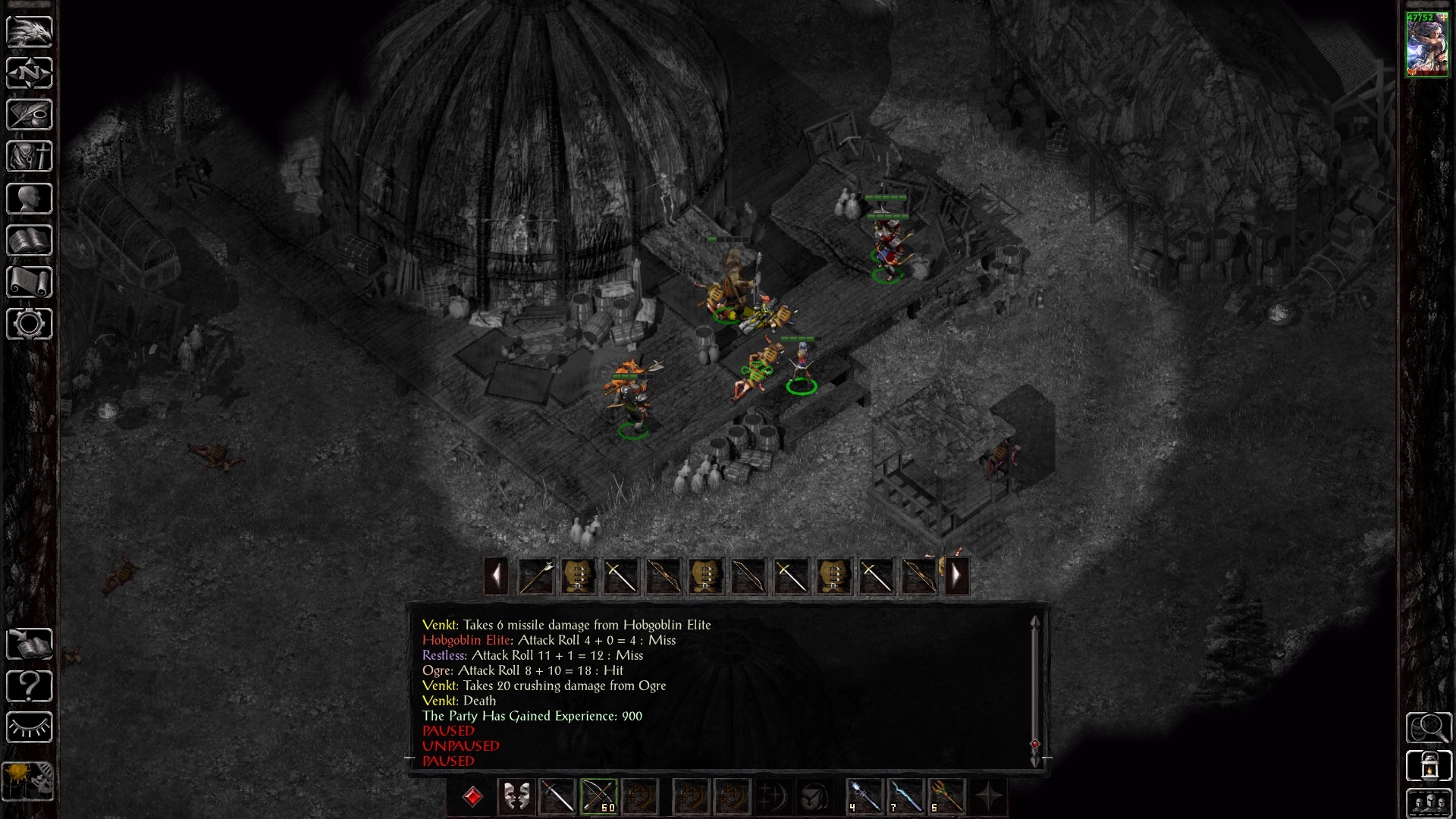Toggle the highlight objects magnifier button
The width and height of the screenshot is (1456, 819).
(x=1429, y=728)
